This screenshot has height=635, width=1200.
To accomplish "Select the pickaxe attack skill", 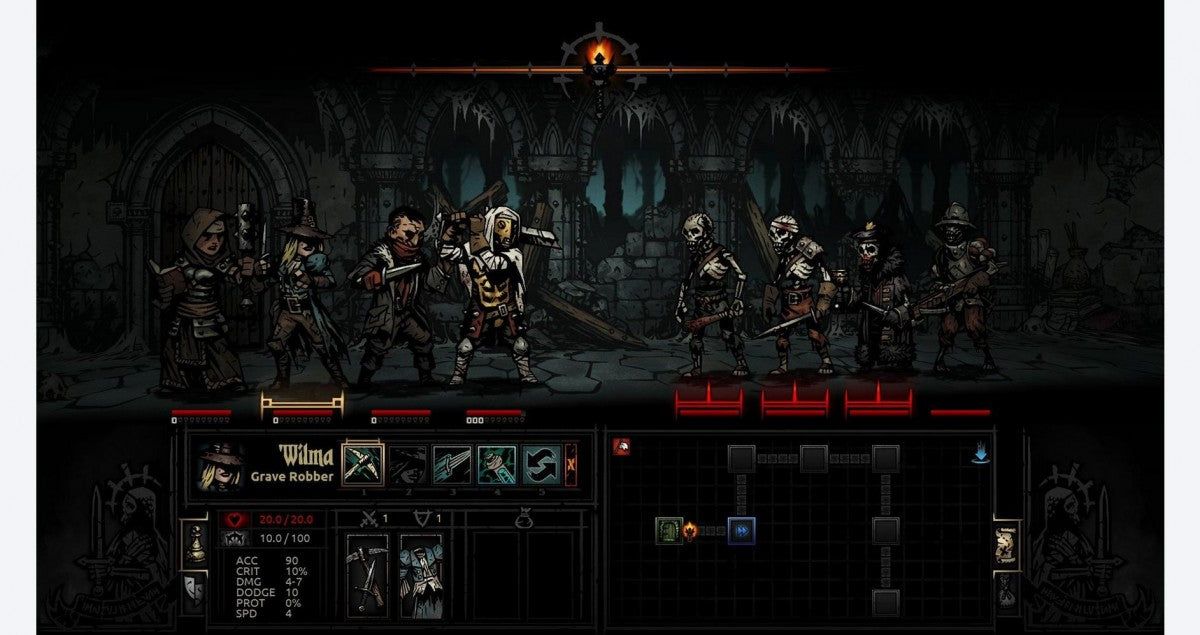I will tap(363, 465).
